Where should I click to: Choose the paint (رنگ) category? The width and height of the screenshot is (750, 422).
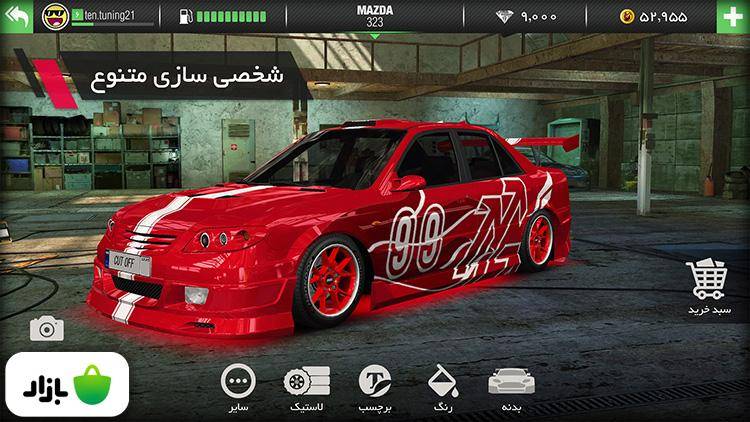coord(442,388)
